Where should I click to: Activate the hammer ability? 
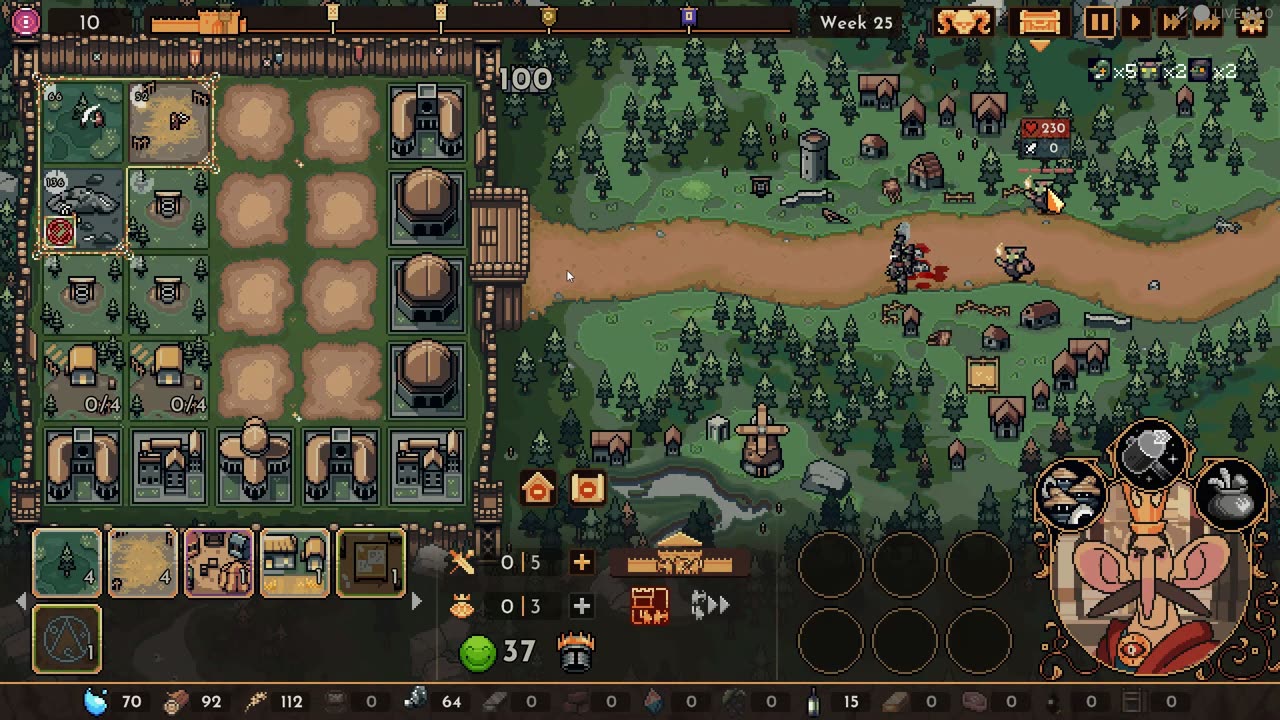pos(1151,454)
